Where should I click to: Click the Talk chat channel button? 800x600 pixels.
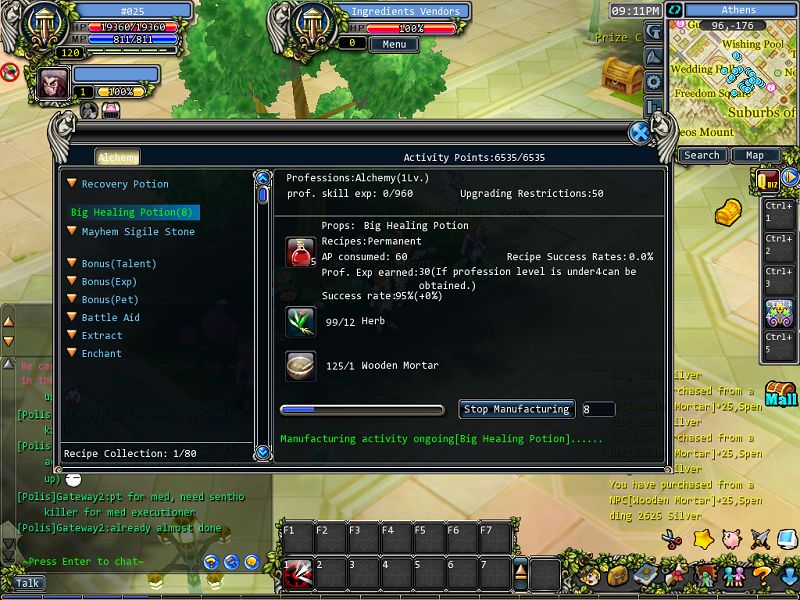pos(29,583)
